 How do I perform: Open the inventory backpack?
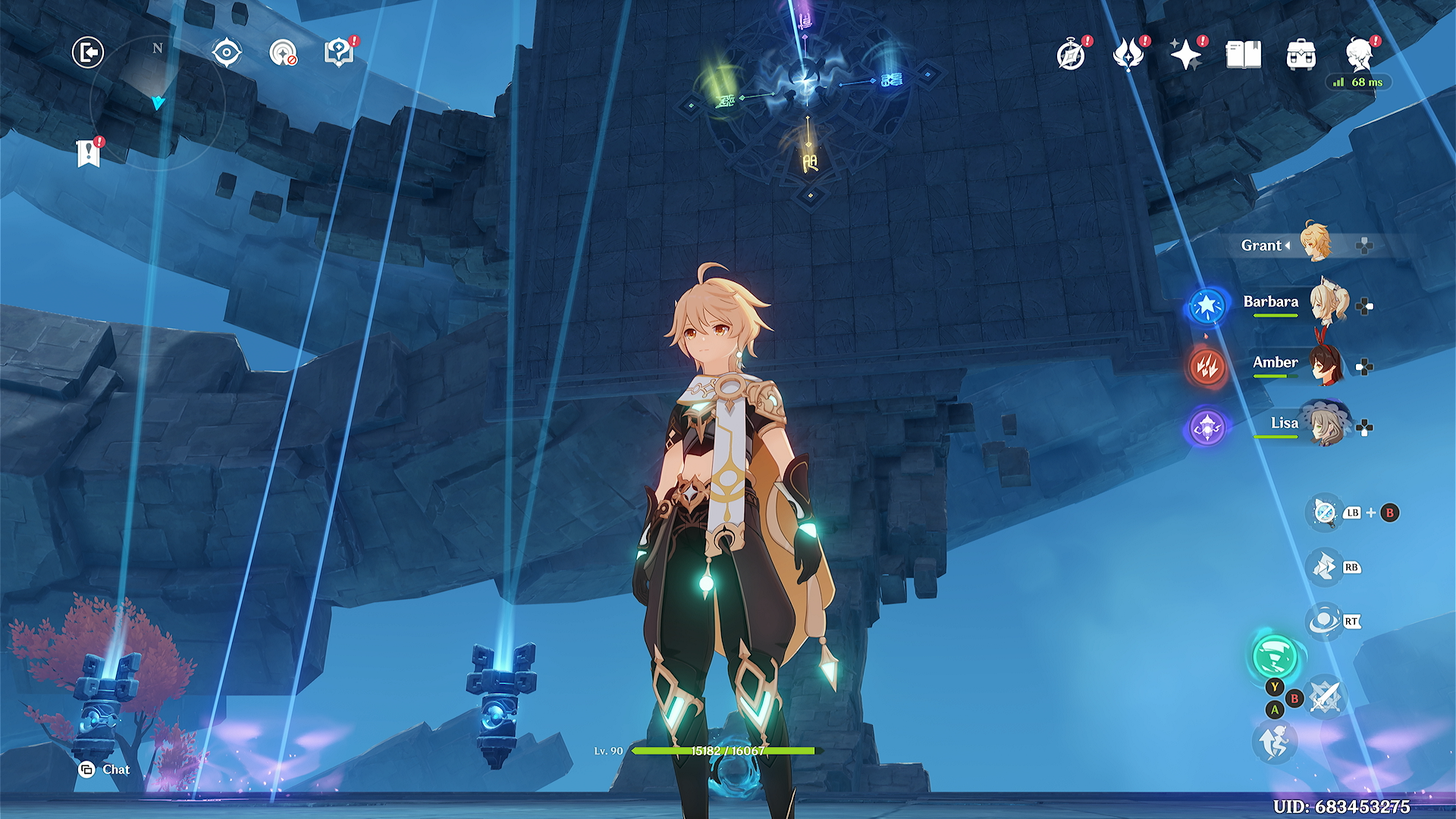(1301, 55)
